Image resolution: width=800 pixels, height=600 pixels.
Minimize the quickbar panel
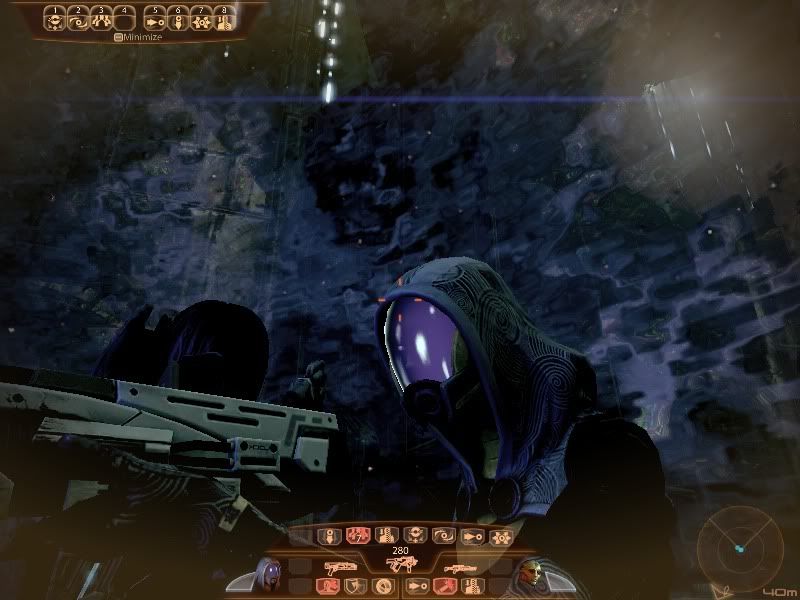coord(138,37)
